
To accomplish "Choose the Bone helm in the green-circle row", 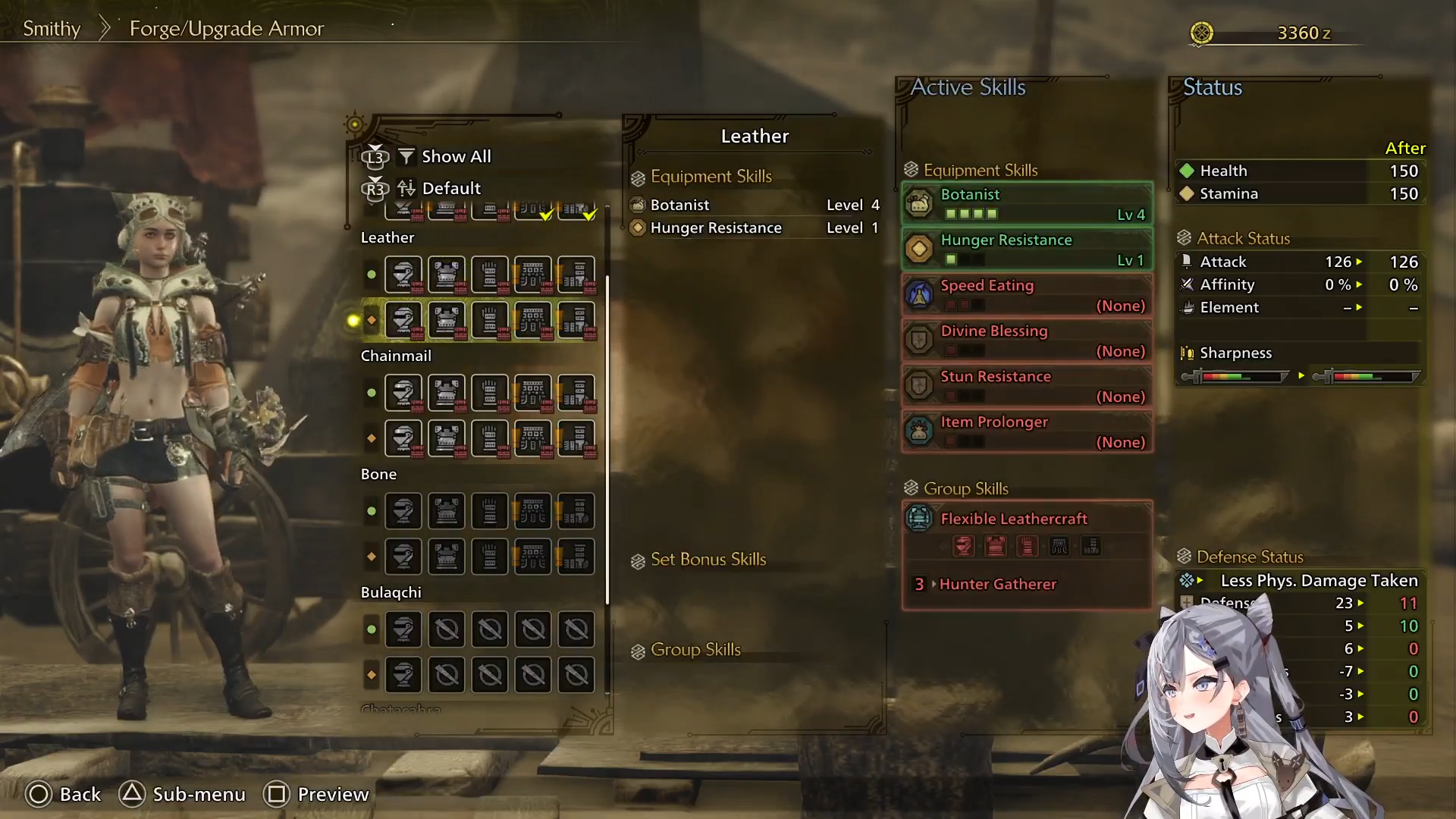I will tap(403, 511).
